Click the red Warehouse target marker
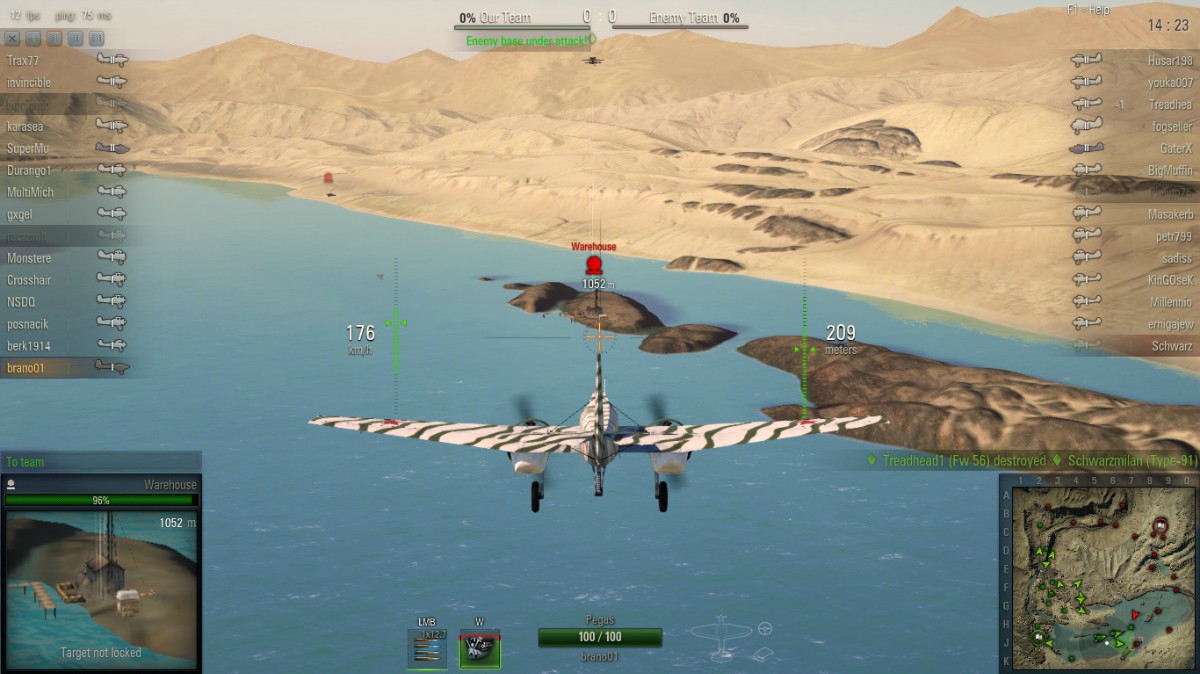This screenshot has height=674, width=1200. pos(594,264)
